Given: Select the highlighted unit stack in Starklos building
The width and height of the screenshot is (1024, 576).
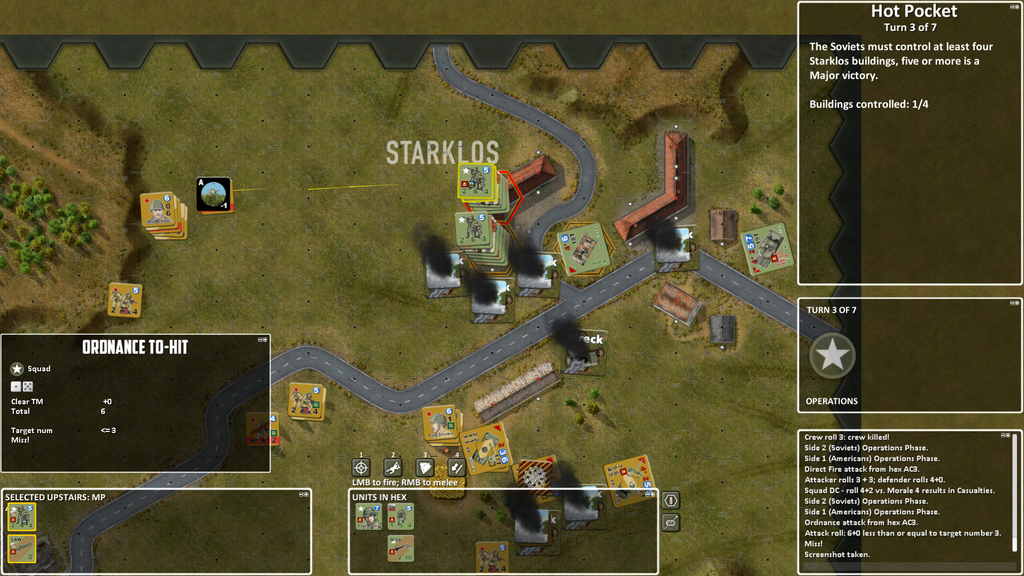Looking at the screenshot, I should point(476,181).
